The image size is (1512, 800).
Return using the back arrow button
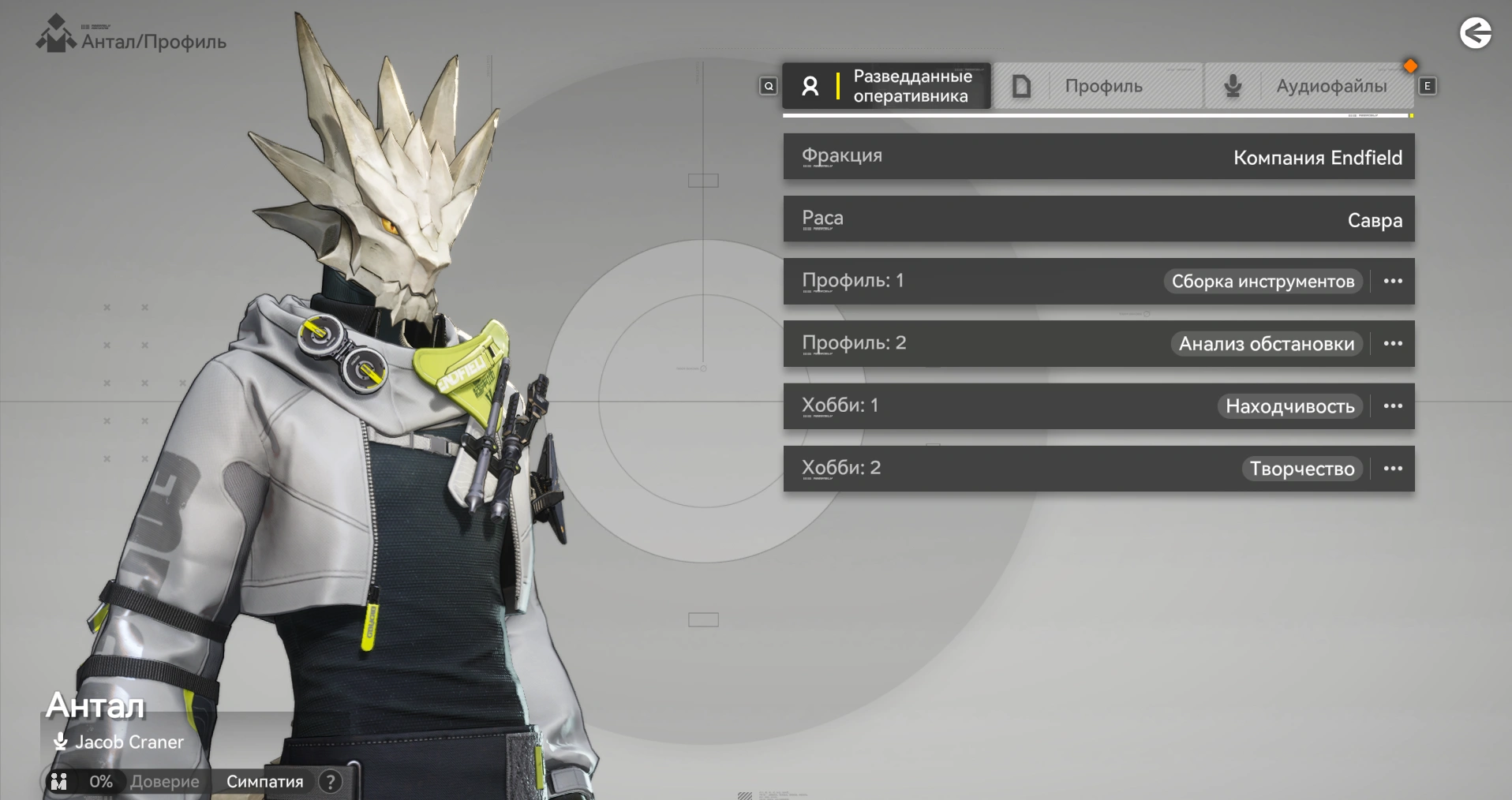[1475, 33]
